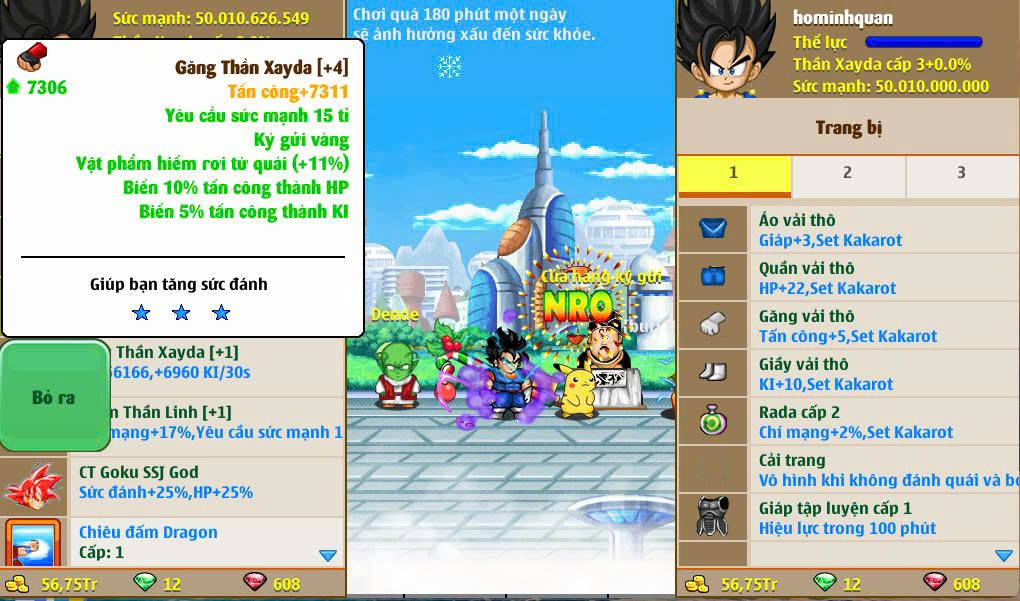Screen dimensions: 1020x601
Task: Open the Cải trang costume slot
Action: 848,470
